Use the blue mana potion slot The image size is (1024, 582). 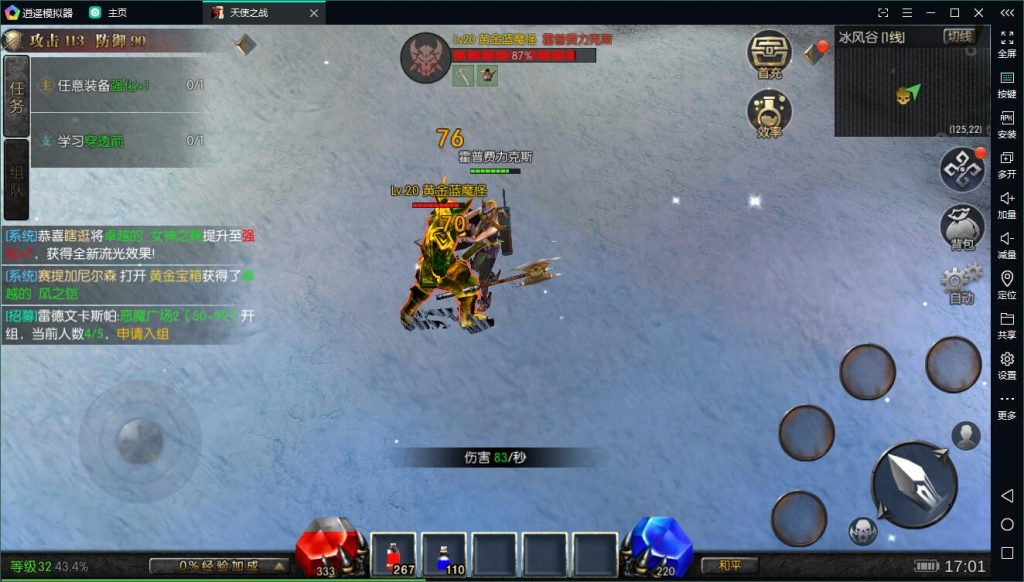(x=443, y=555)
